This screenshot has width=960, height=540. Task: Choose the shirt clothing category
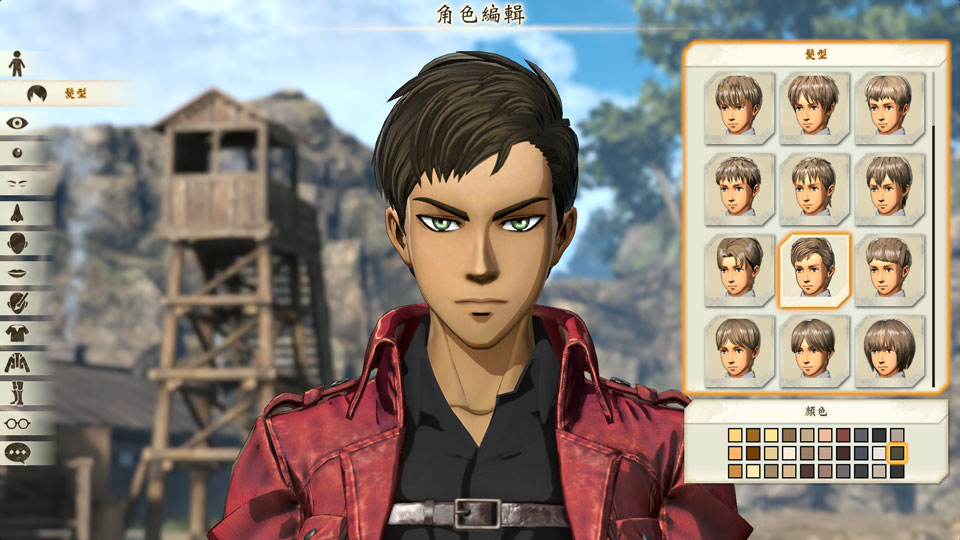[x=17, y=332]
